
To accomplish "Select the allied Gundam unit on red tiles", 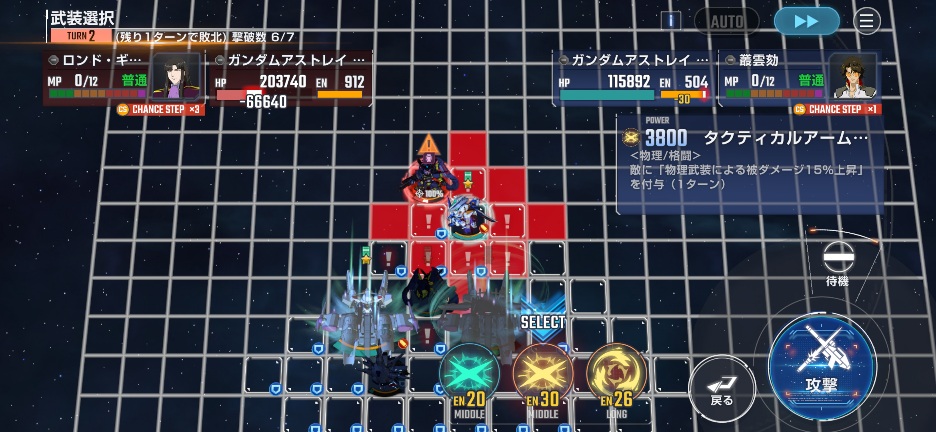I will point(466,213).
